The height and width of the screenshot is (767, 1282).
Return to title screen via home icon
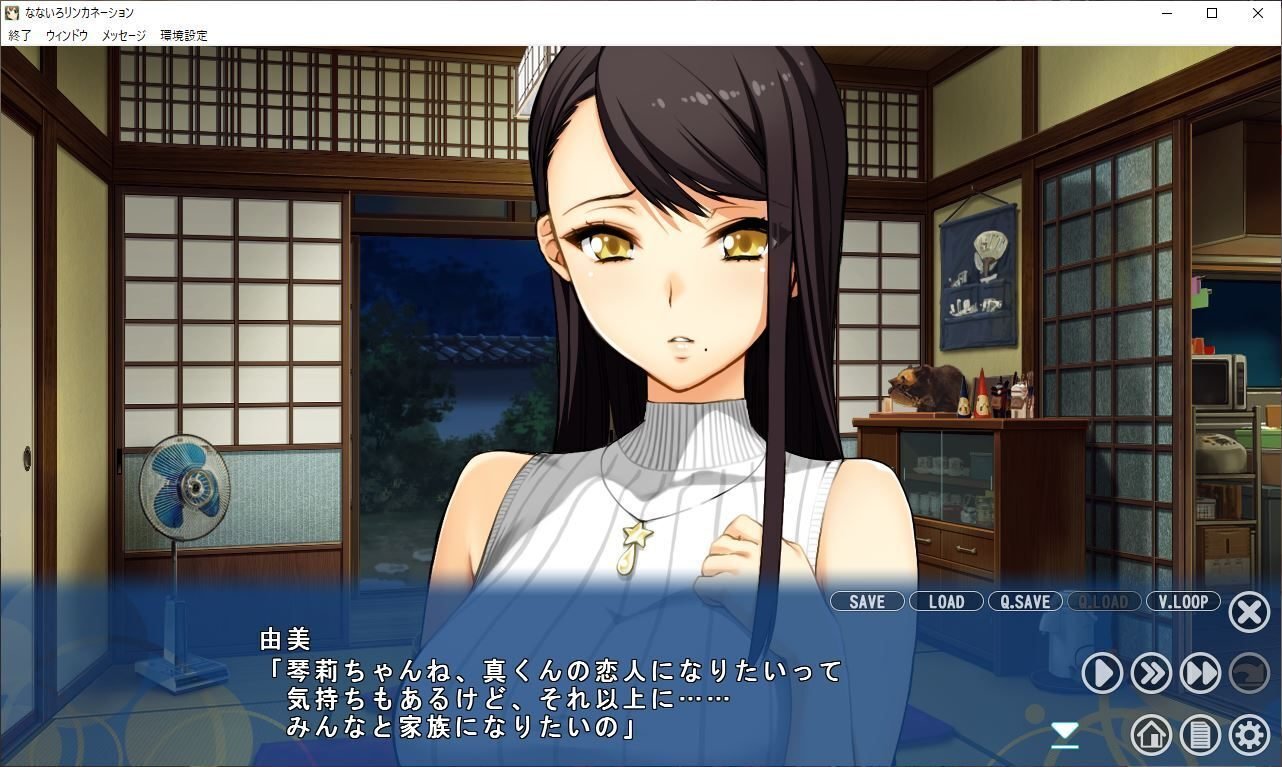(1150, 734)
